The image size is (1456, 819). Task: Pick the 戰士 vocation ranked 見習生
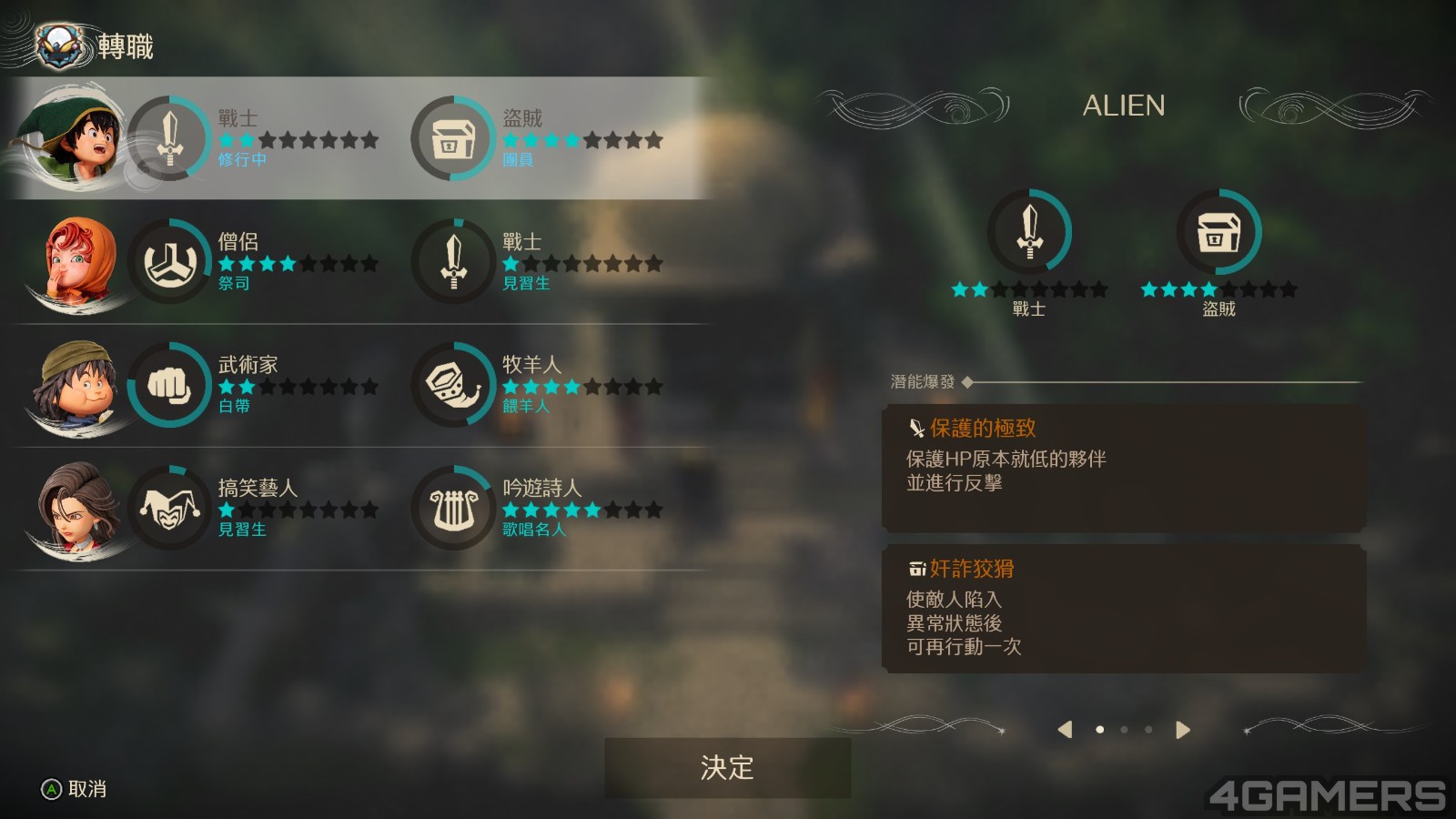tap(539, 262)
